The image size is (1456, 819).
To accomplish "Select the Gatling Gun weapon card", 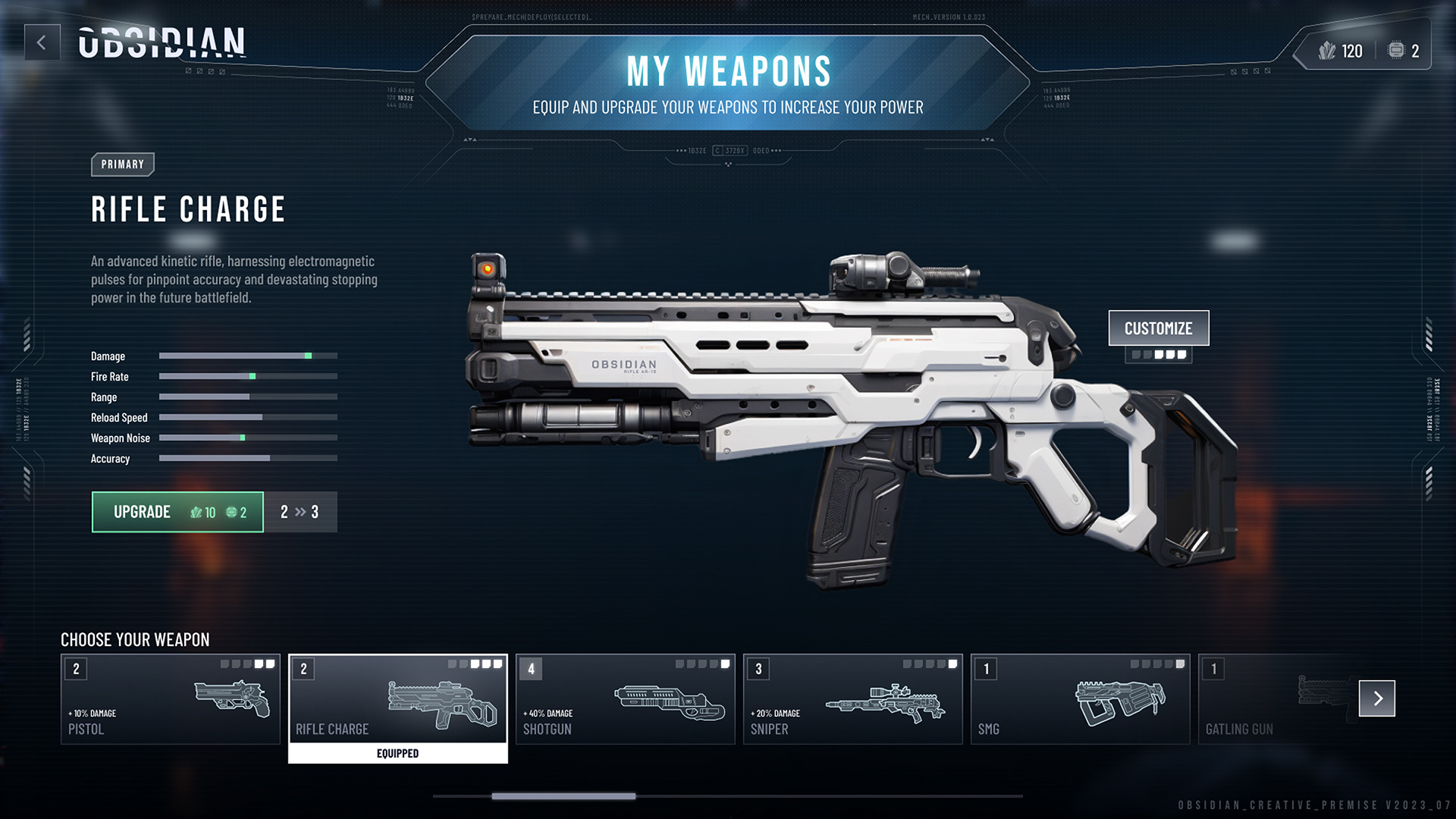I will point(1274,699).
